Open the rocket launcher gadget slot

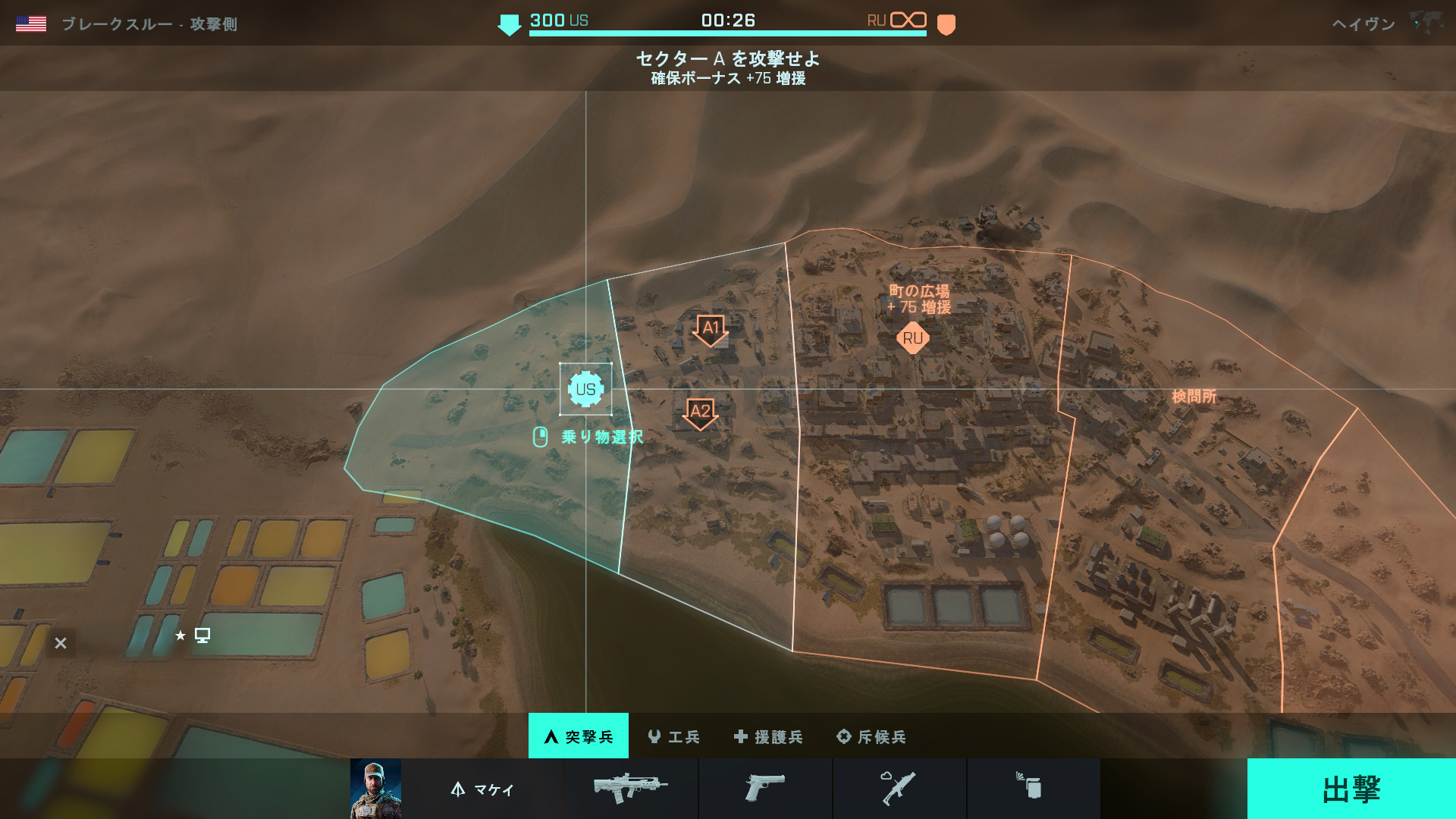899,788
